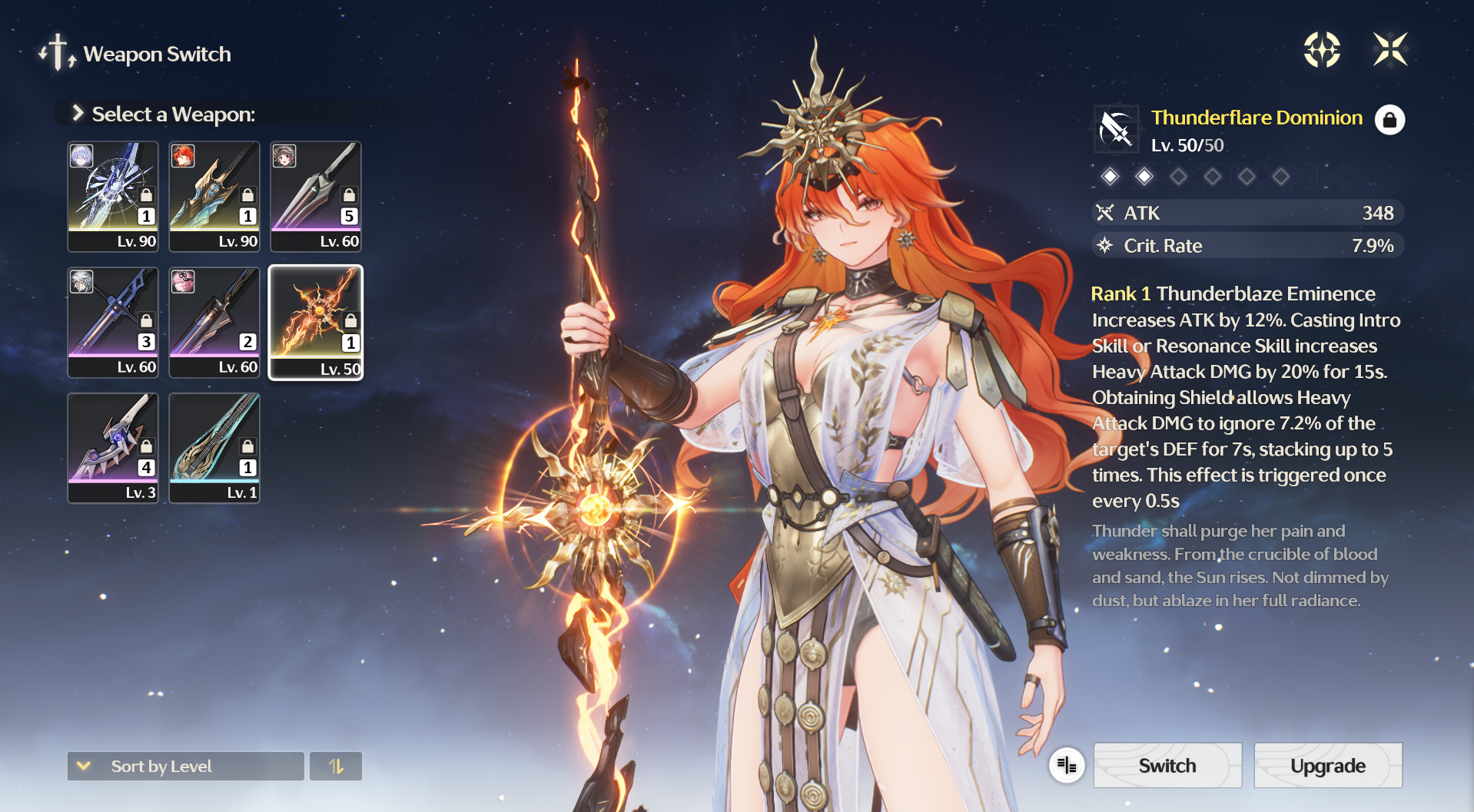This screenshot has height=812, width=1474.
Task: Select the Lv. 3 weapon with count 4
Action: click(x=113, y=448)
